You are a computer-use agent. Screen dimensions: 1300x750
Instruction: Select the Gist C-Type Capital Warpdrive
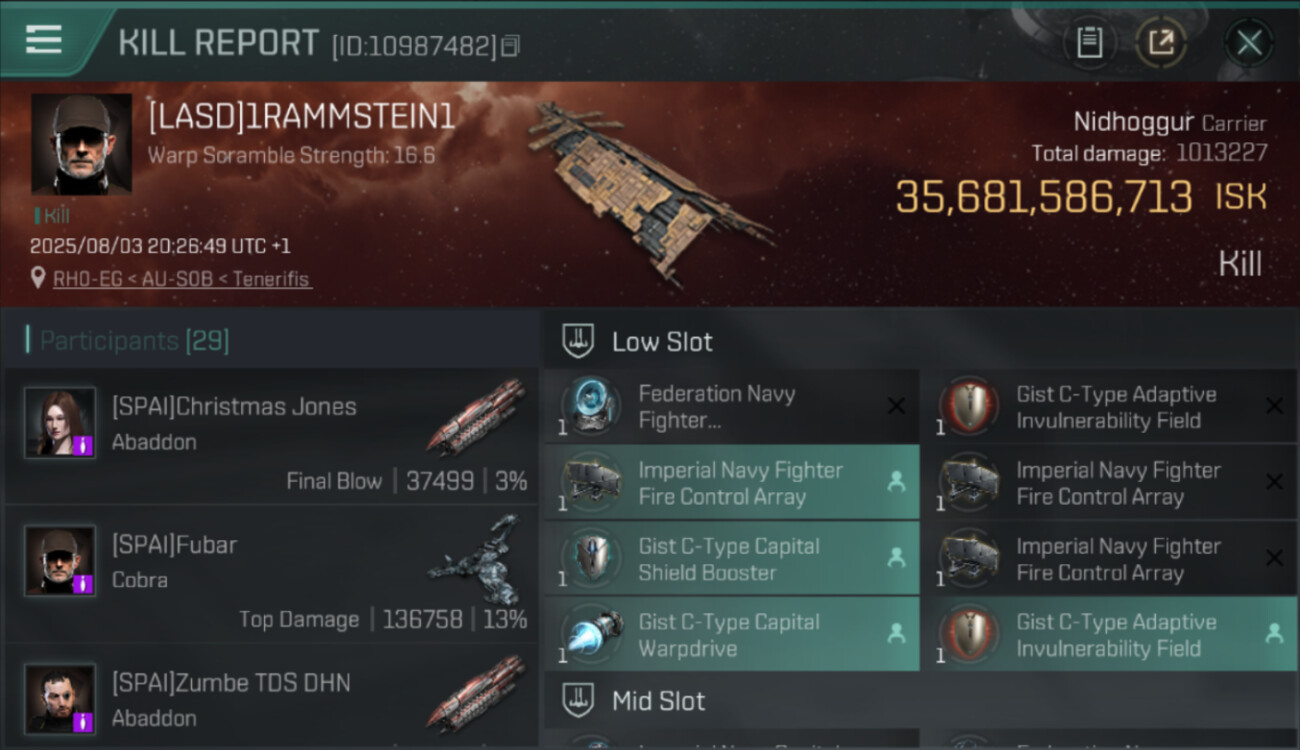coord(730,635)
